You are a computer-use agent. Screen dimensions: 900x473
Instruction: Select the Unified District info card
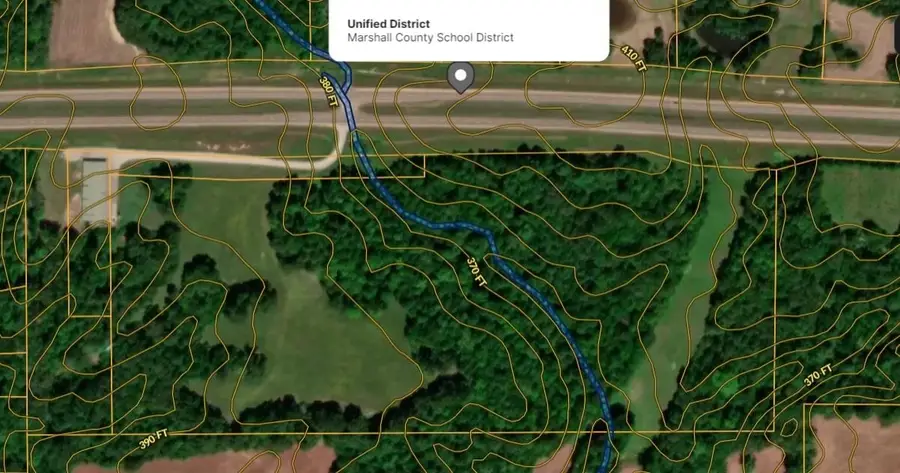click(468, 30)
